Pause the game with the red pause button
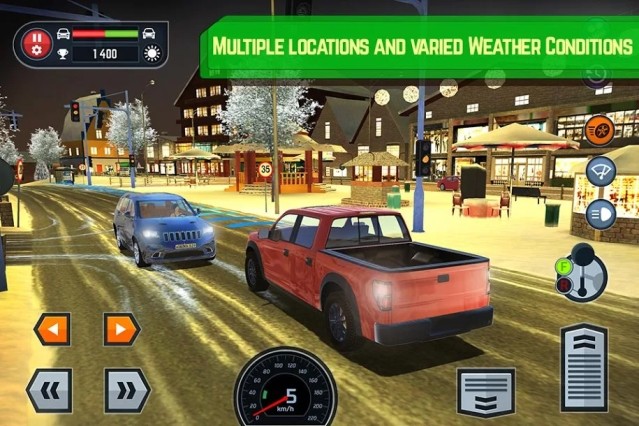 (x=38, y=44)
